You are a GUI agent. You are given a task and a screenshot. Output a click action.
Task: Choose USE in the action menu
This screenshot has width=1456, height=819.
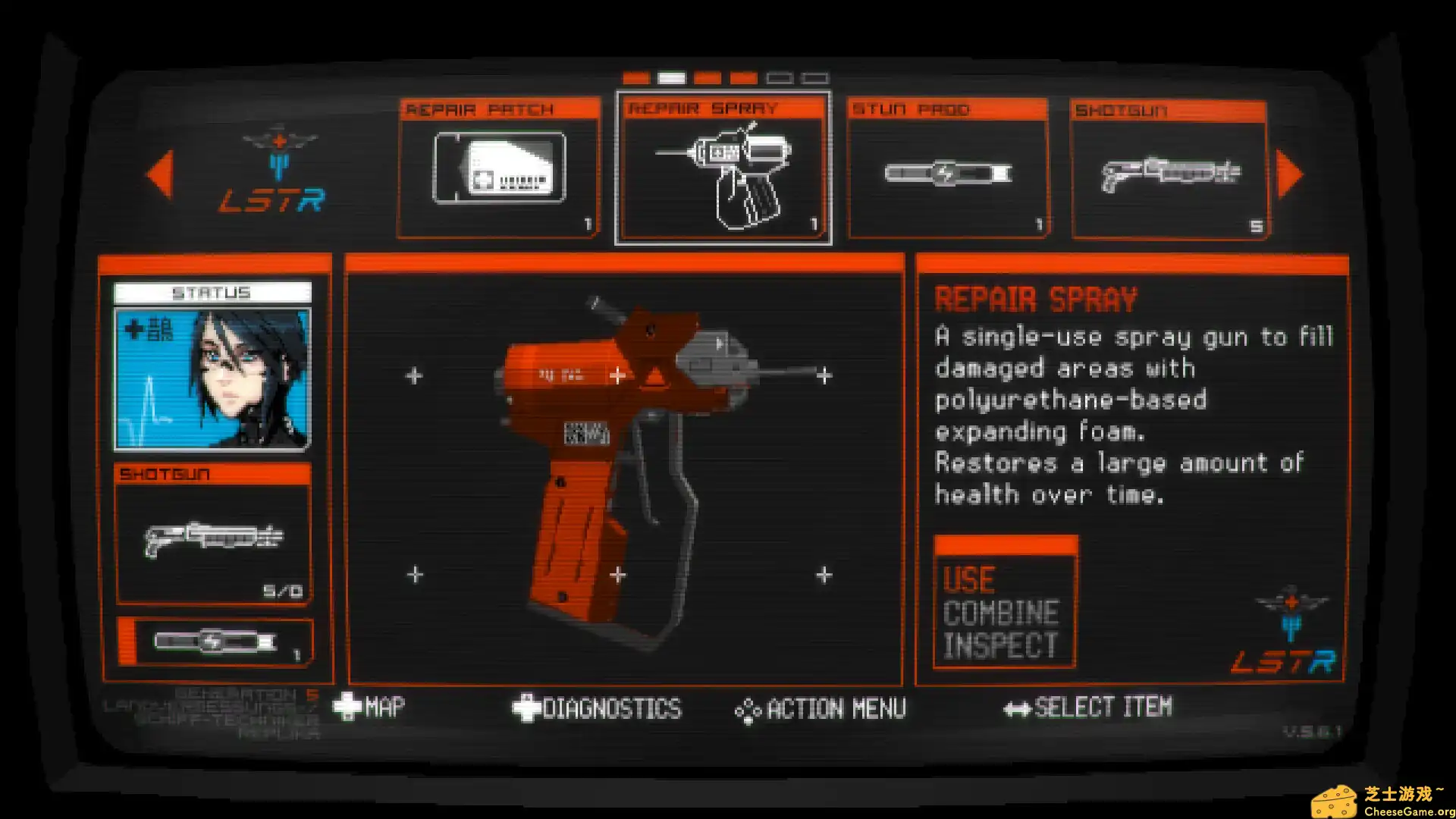pos(969,581)
